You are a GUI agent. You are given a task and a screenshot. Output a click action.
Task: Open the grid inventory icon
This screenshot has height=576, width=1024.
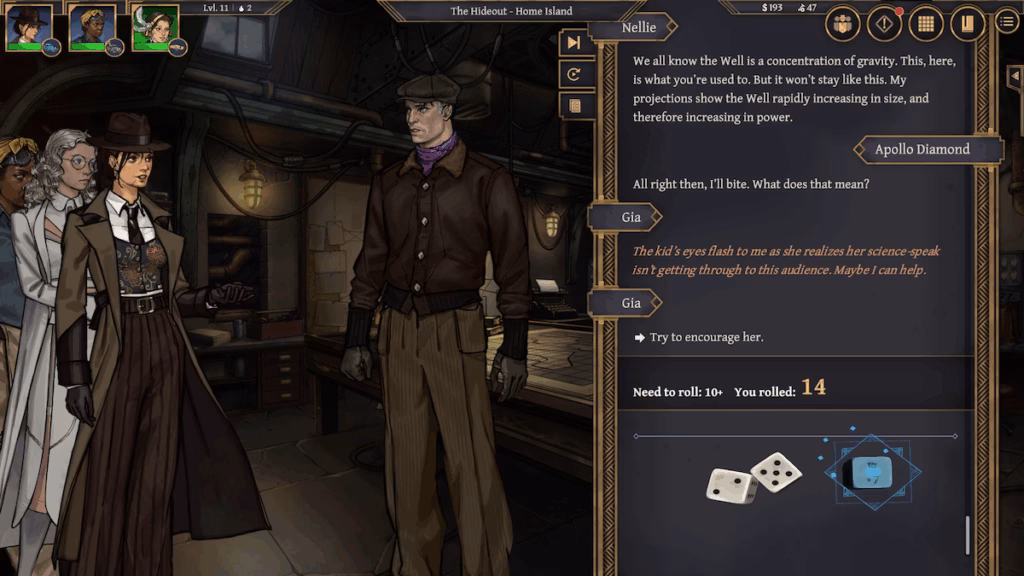(926, 24)
